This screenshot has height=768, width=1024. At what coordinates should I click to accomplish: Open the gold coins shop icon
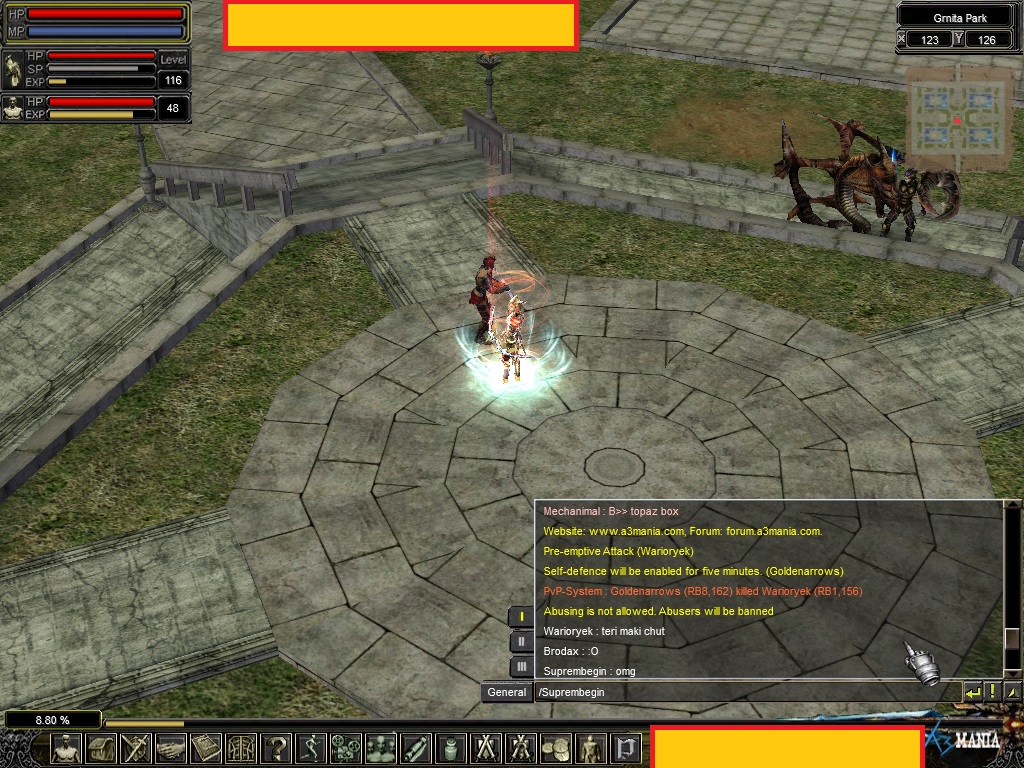click(556, 748)
